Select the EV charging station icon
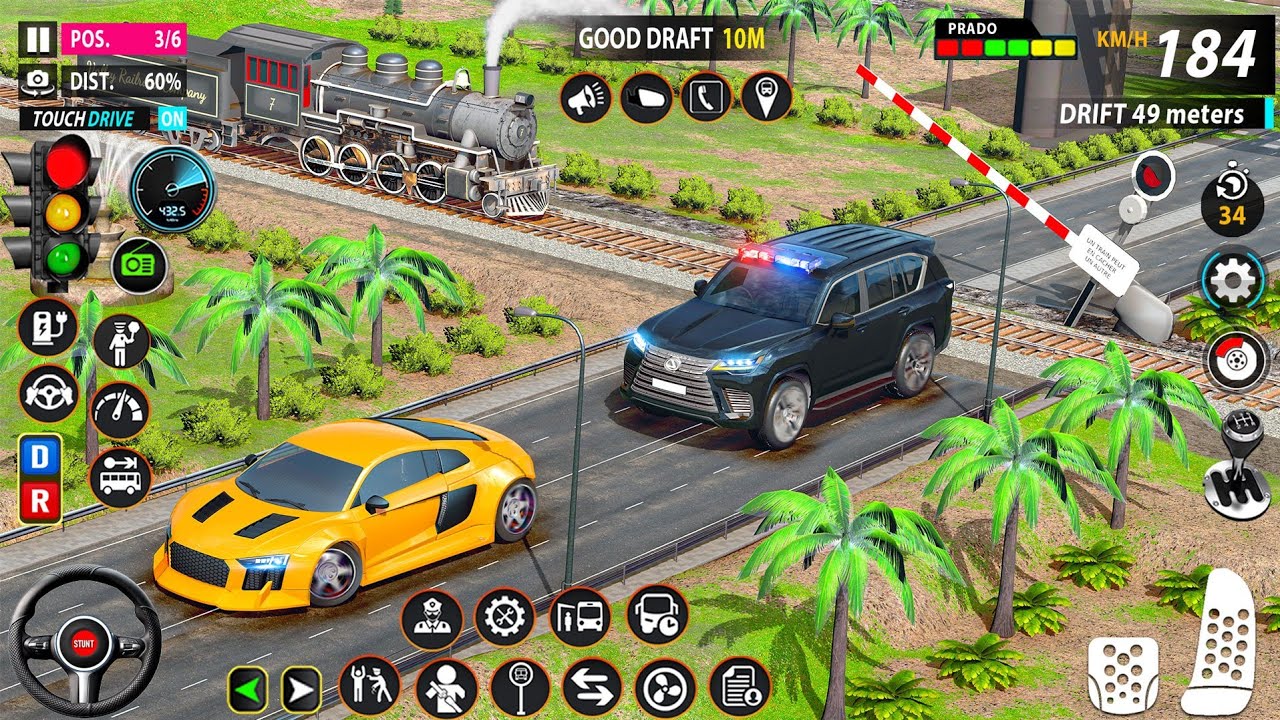 [47, 327]
